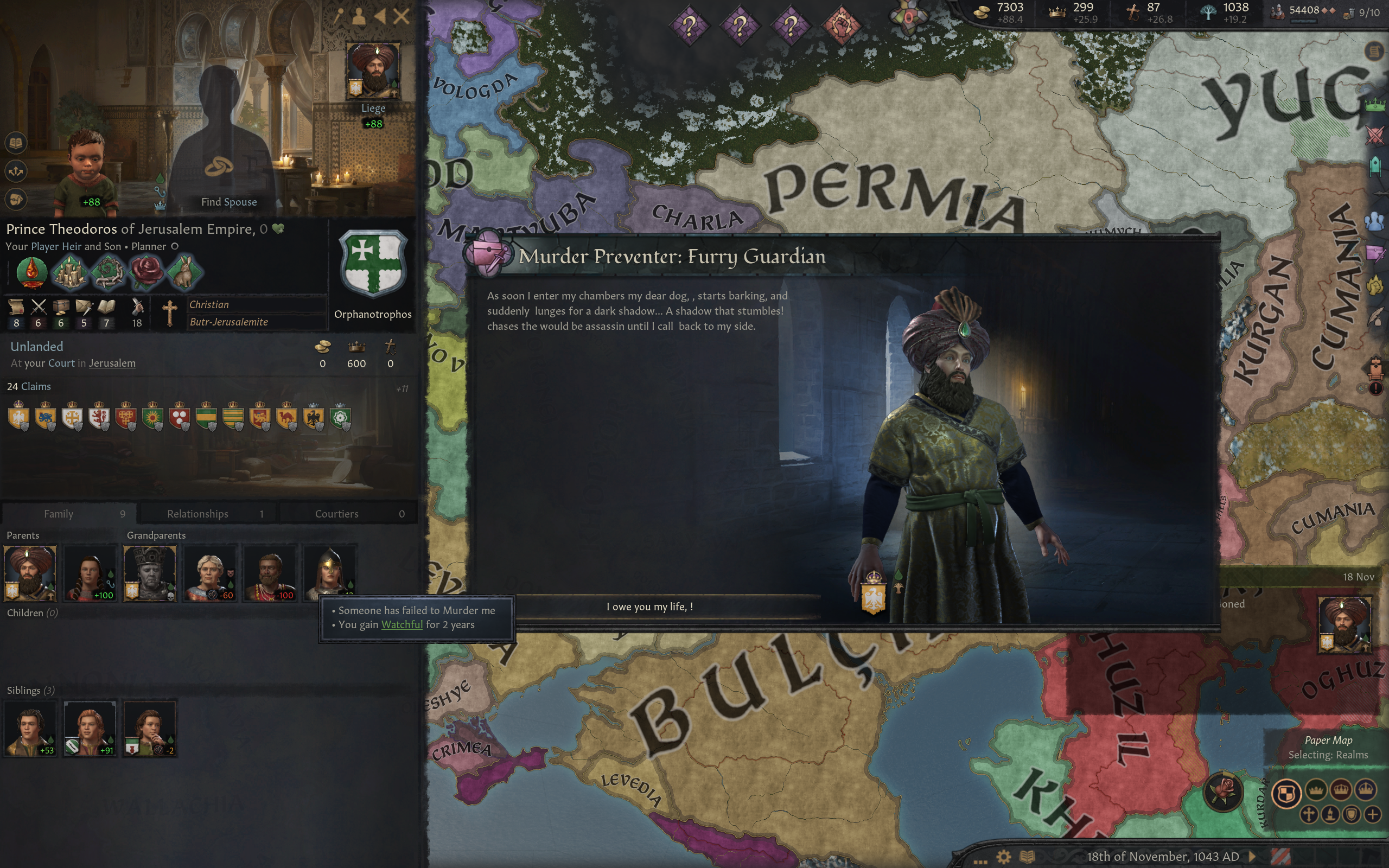Follow the Jerusalem court location link

pos(112,363)
